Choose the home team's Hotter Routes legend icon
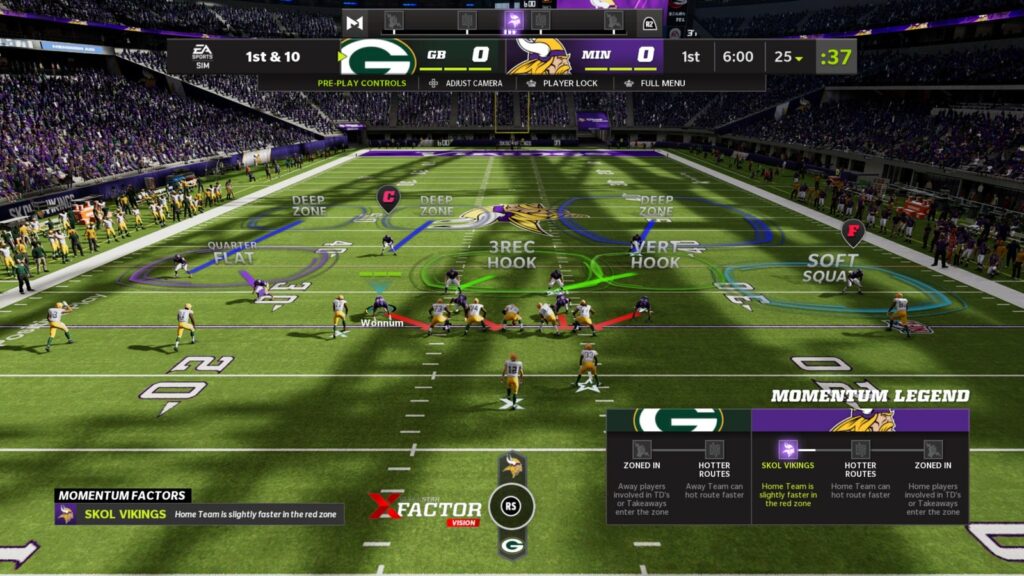This screenshot has width=1024, height=576. click(x=860, y=450)
